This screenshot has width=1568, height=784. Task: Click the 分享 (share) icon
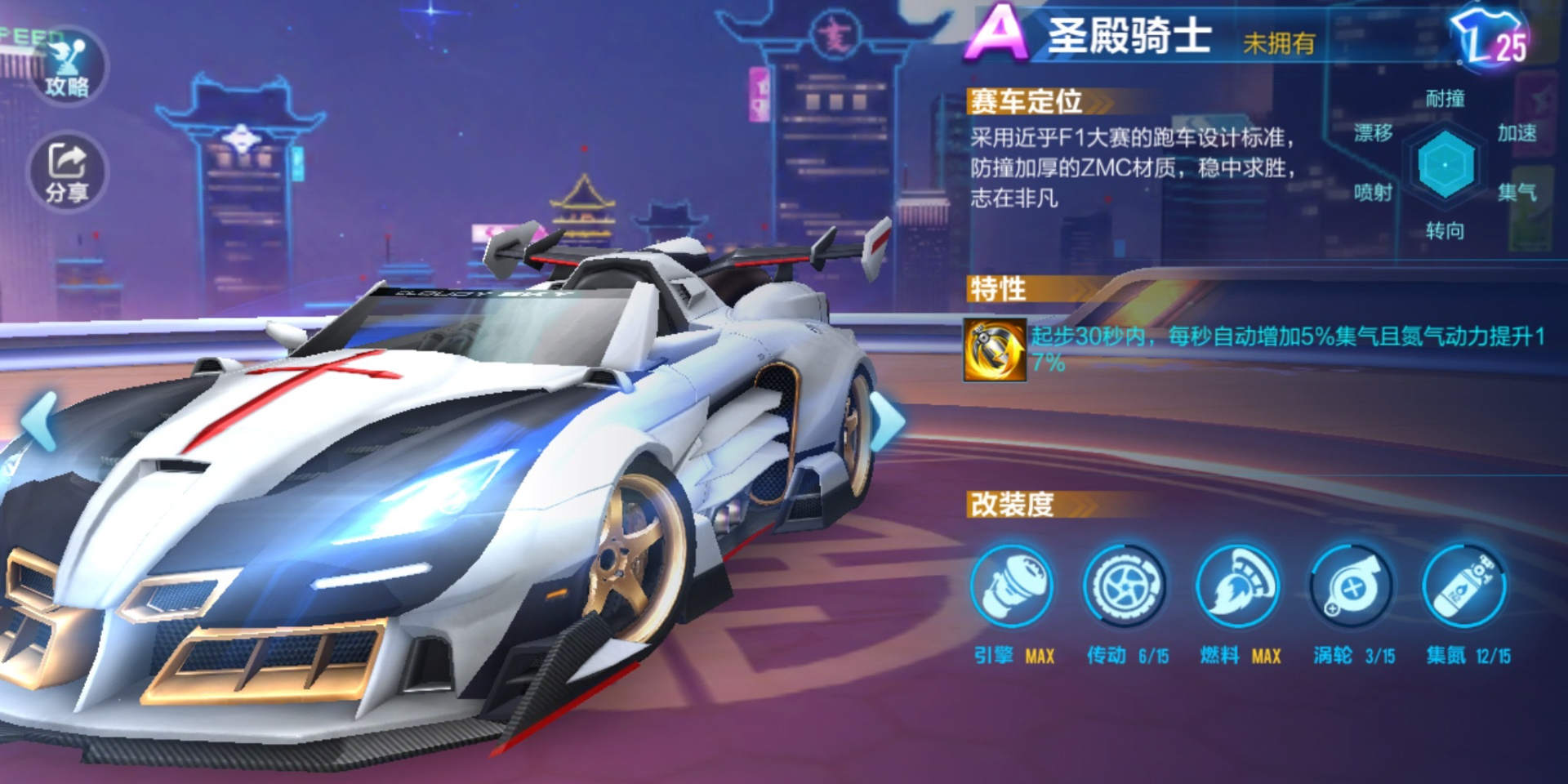tap(65, 167)
